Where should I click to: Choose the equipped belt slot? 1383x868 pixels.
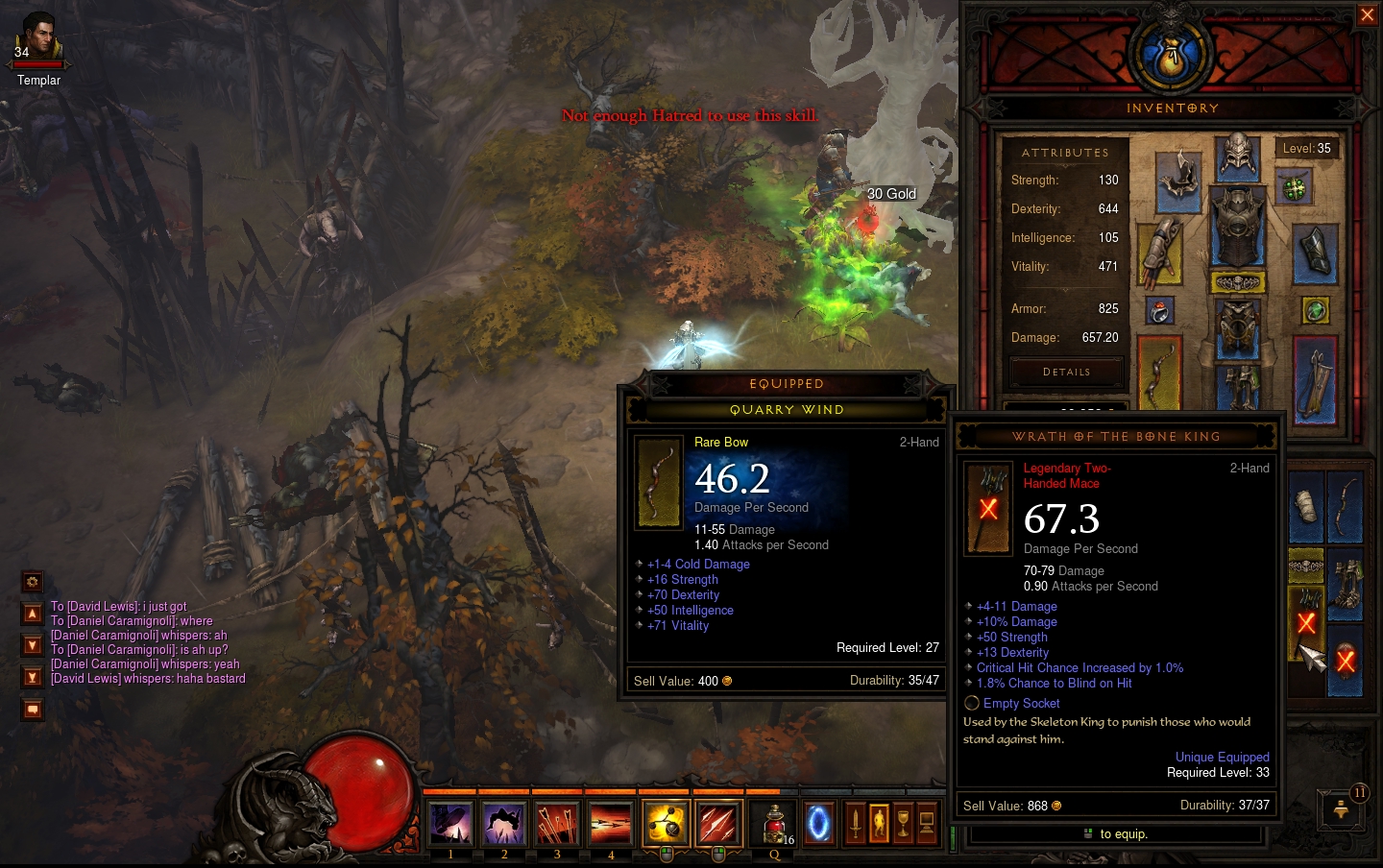click(1238, 282)
